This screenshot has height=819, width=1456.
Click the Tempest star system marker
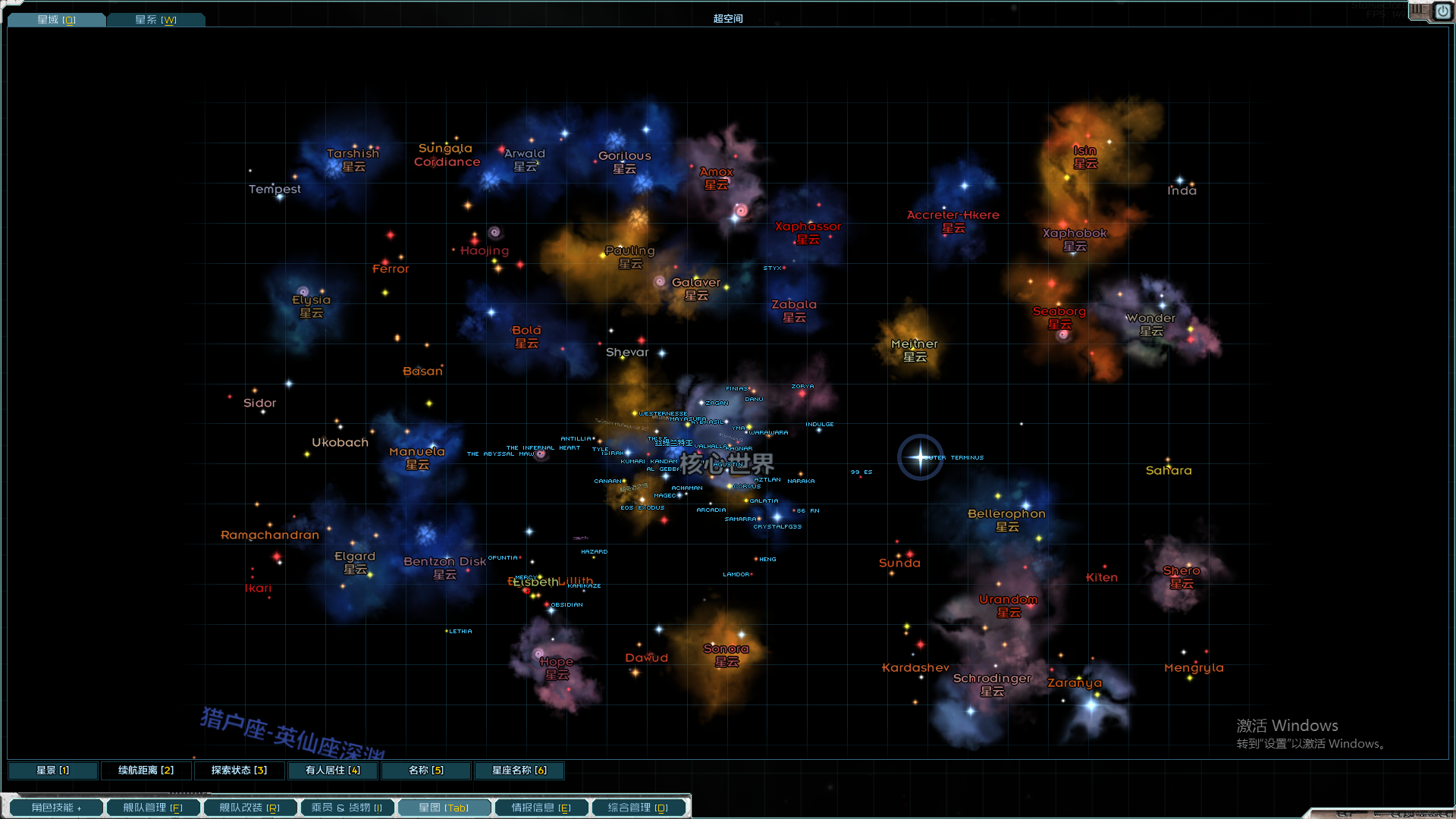tap(275, 189)
